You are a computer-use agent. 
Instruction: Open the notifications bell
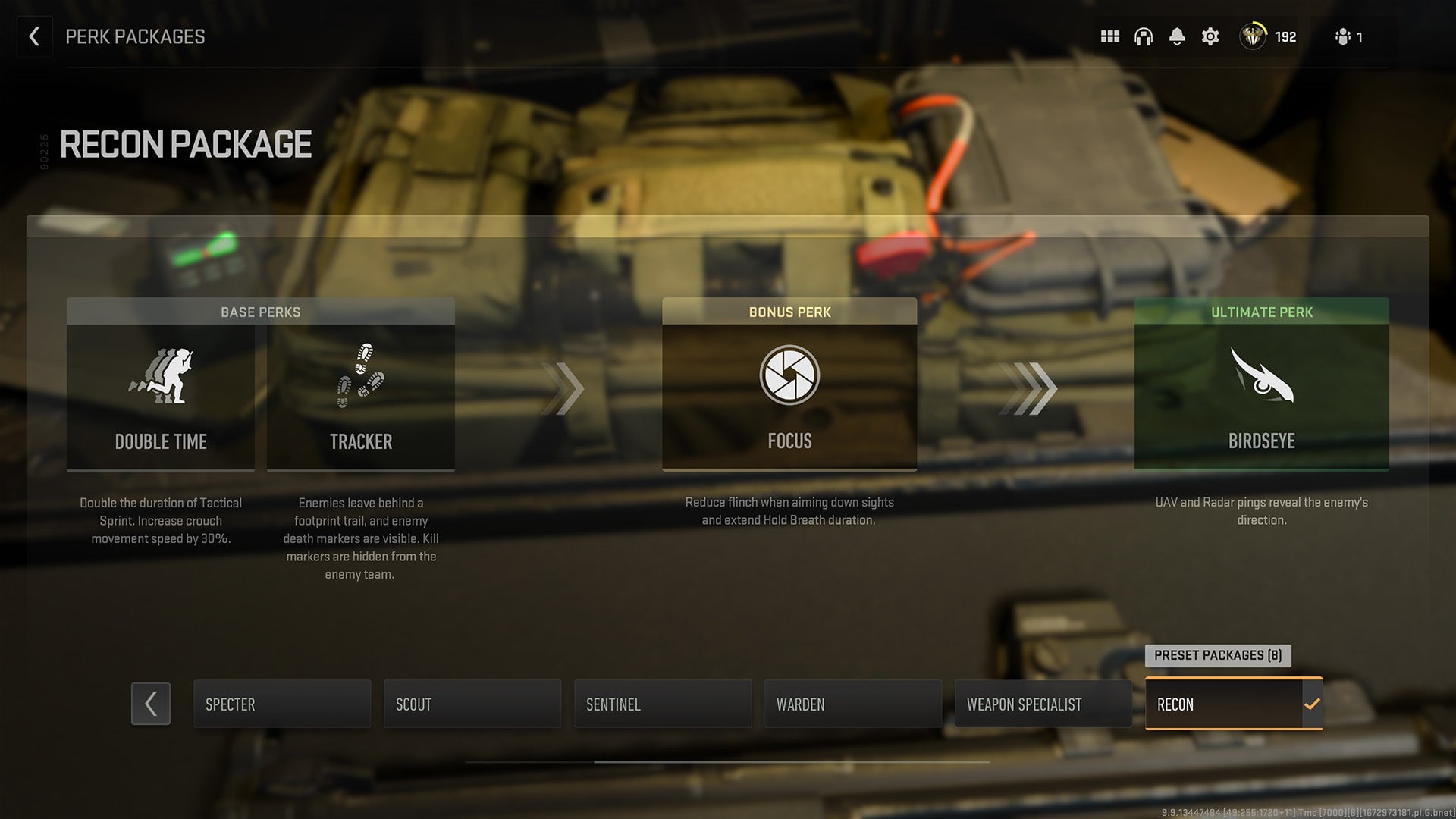[1178, 36]
